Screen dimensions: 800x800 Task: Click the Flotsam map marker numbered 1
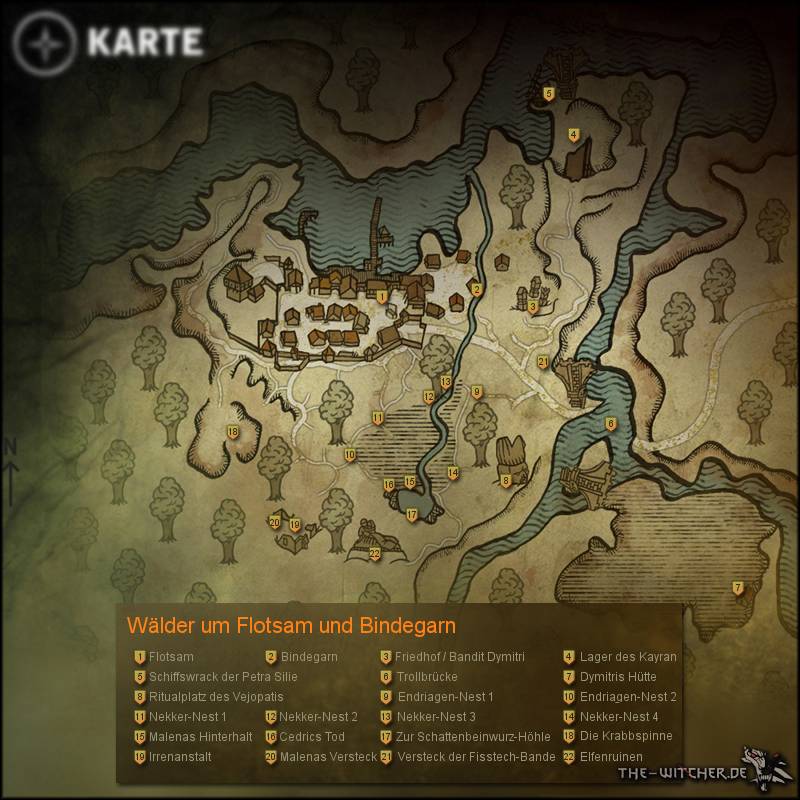tap(382, 296)
